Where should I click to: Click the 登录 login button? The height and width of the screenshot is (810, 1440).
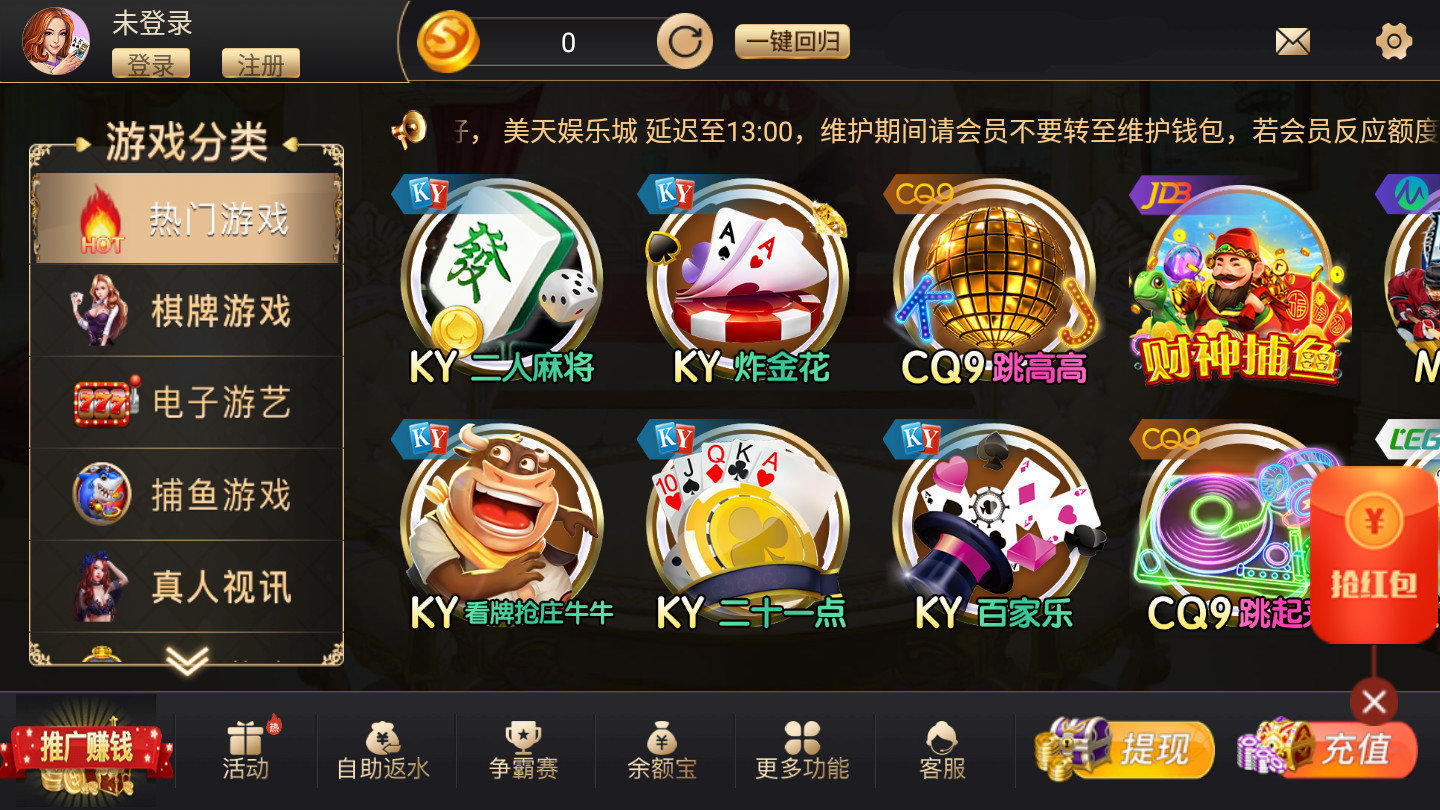pyautogui.click(x=151, y=64)
